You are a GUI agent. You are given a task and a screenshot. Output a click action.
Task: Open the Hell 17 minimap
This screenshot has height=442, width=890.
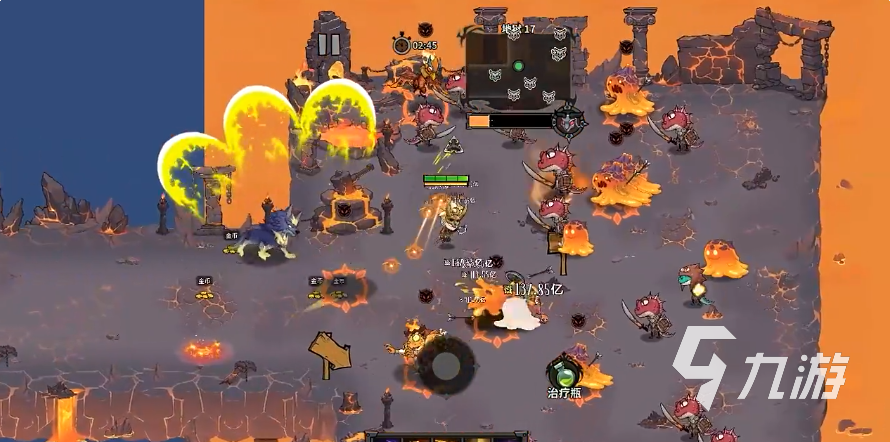coord(518,69)
